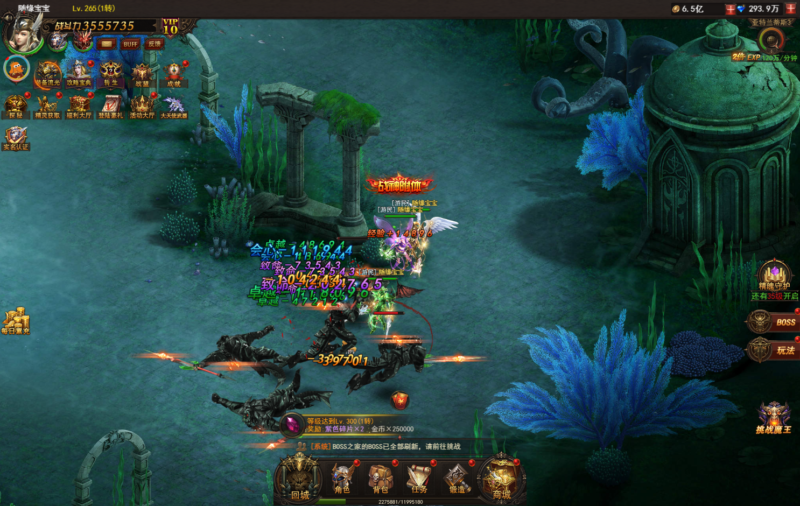This screenshot has height=506, width=800.
Task: Open the 玩法 gameplay button
Action: 773,350
